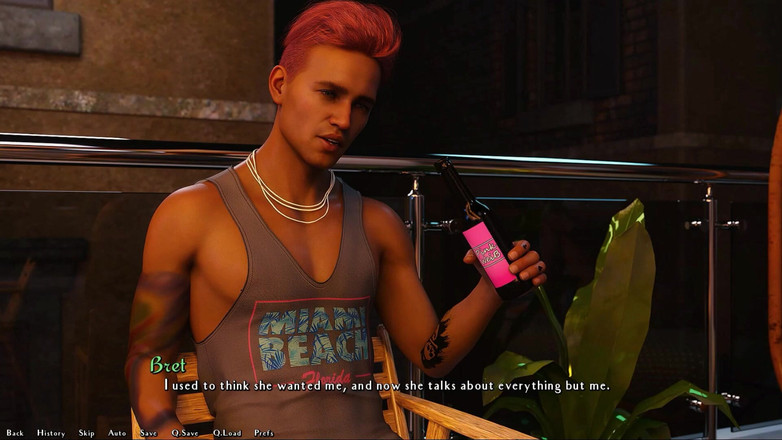782x440 pixels.
Task: Open the Prefs preferences menu
Action: pyautogui.click(x=264, y=433)
